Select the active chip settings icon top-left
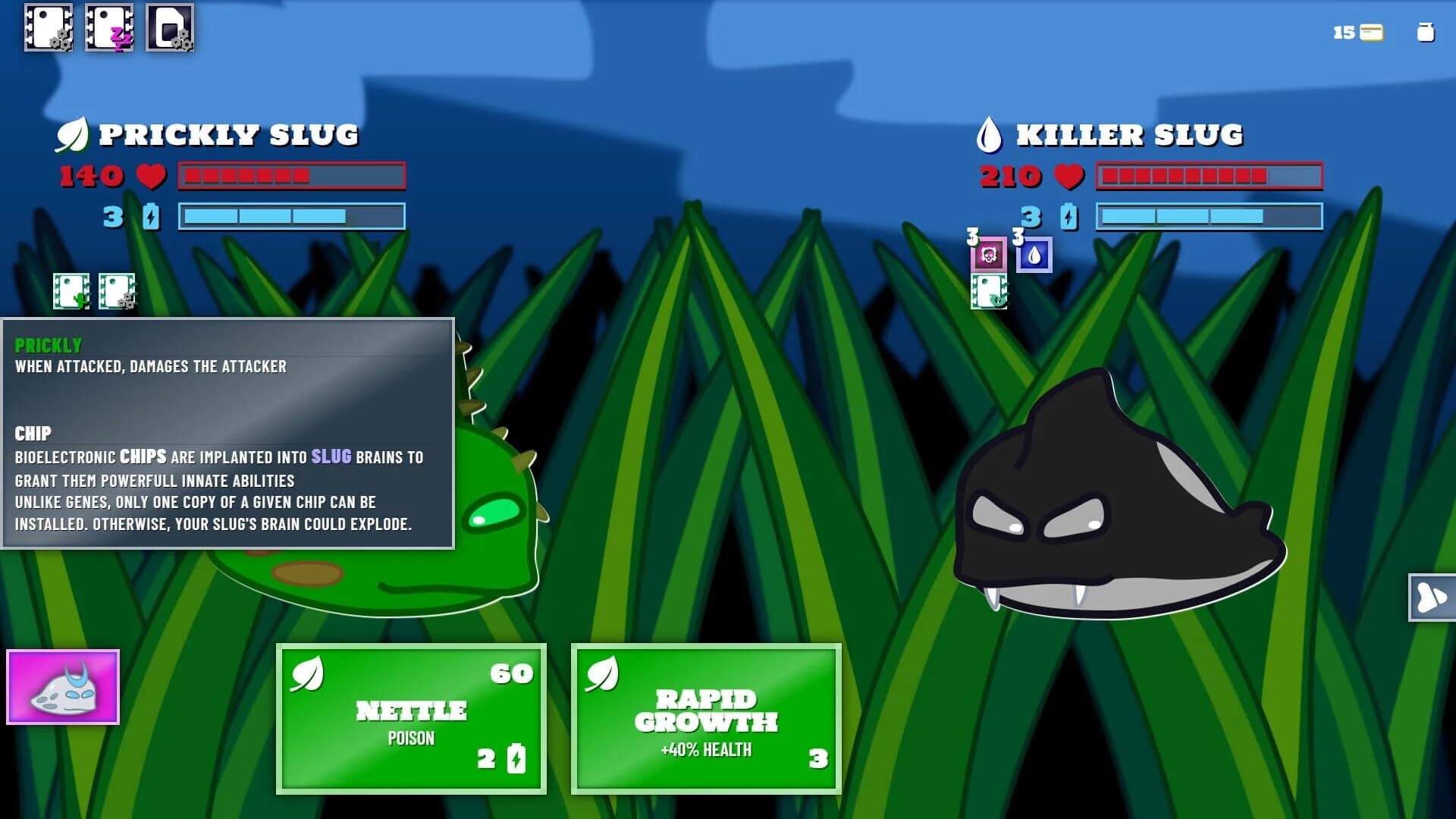 (x=48, y=30)
